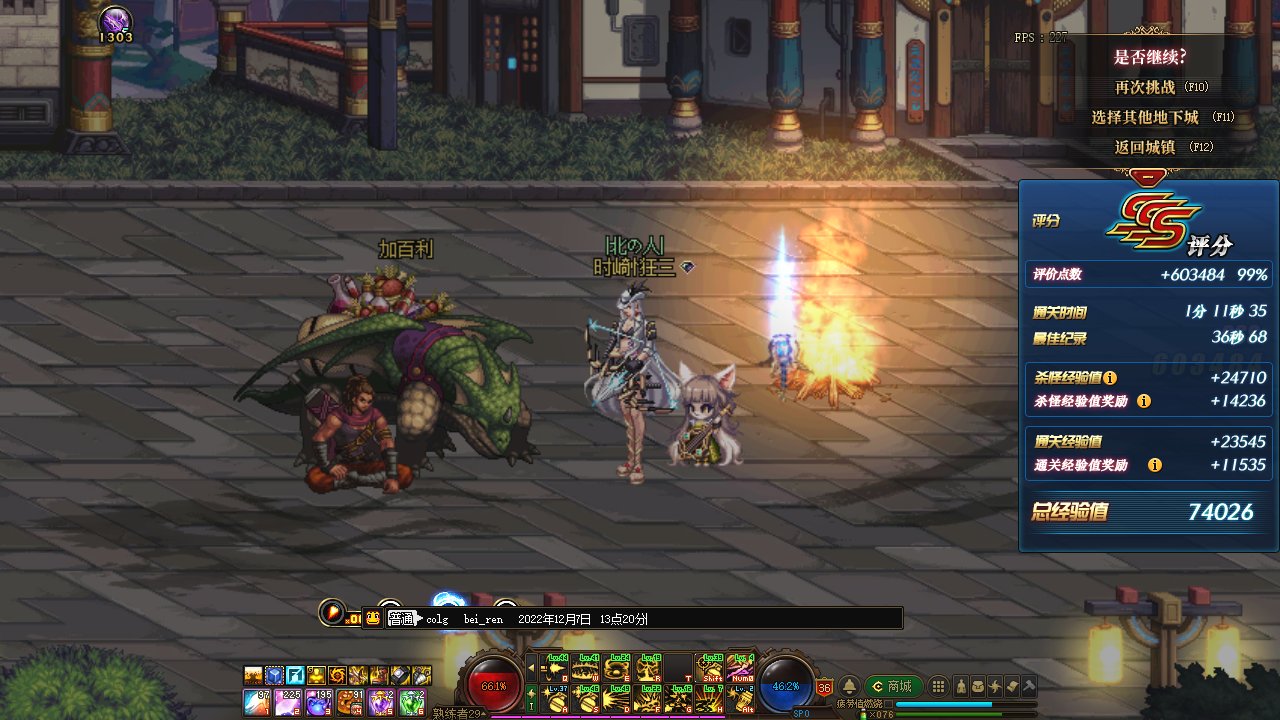Click the purple orb 1303 icon
Viewport: 1280px width, 720px height.
(x=116, y=22)
